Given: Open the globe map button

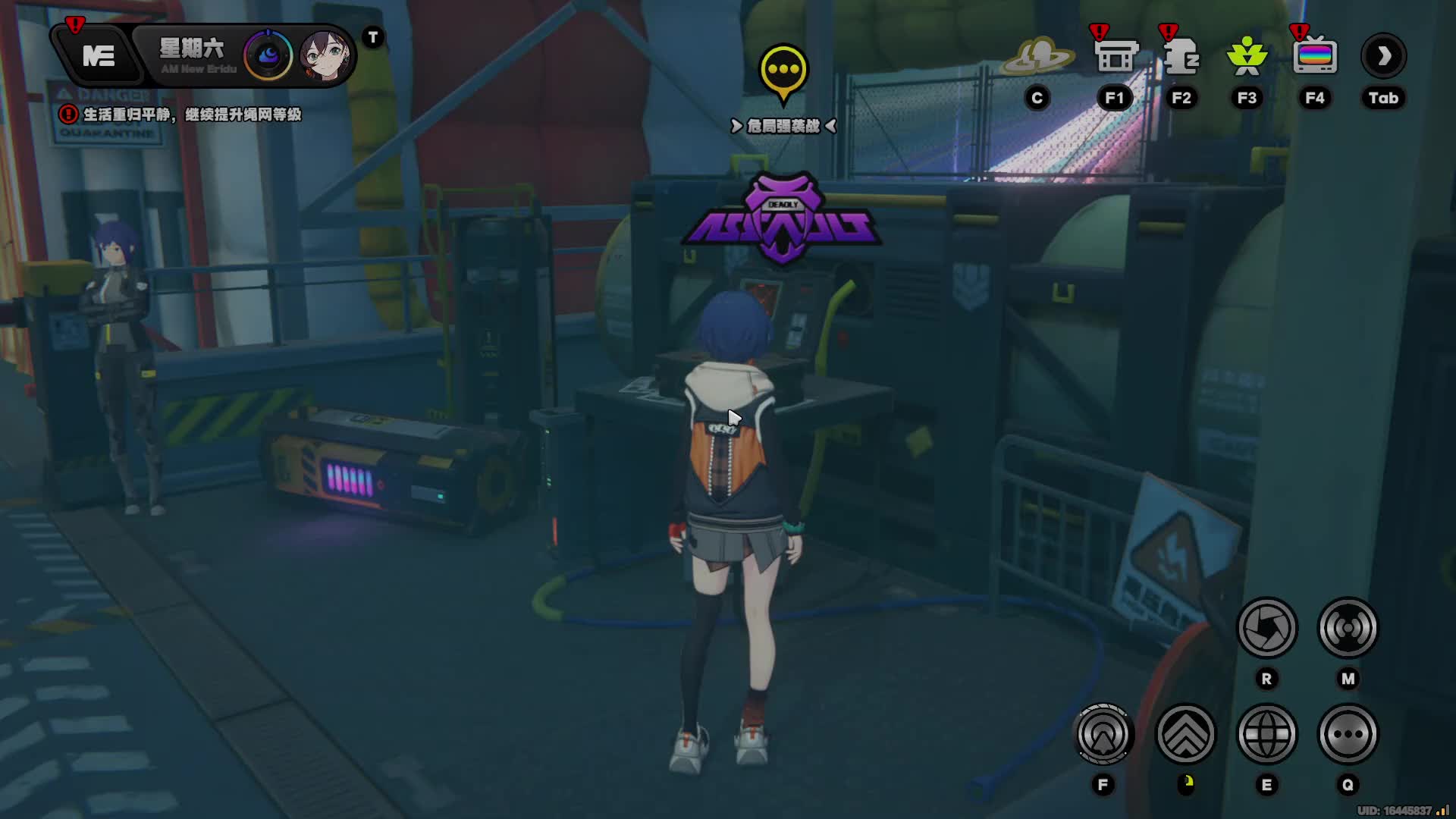Looking at the screenshot, I should (1266, 734).
